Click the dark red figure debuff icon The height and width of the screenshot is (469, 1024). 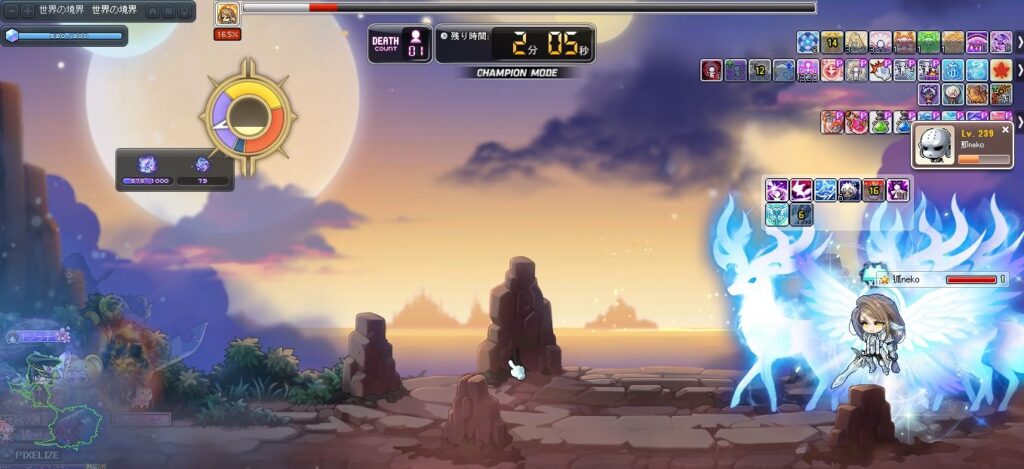point(711,70)
